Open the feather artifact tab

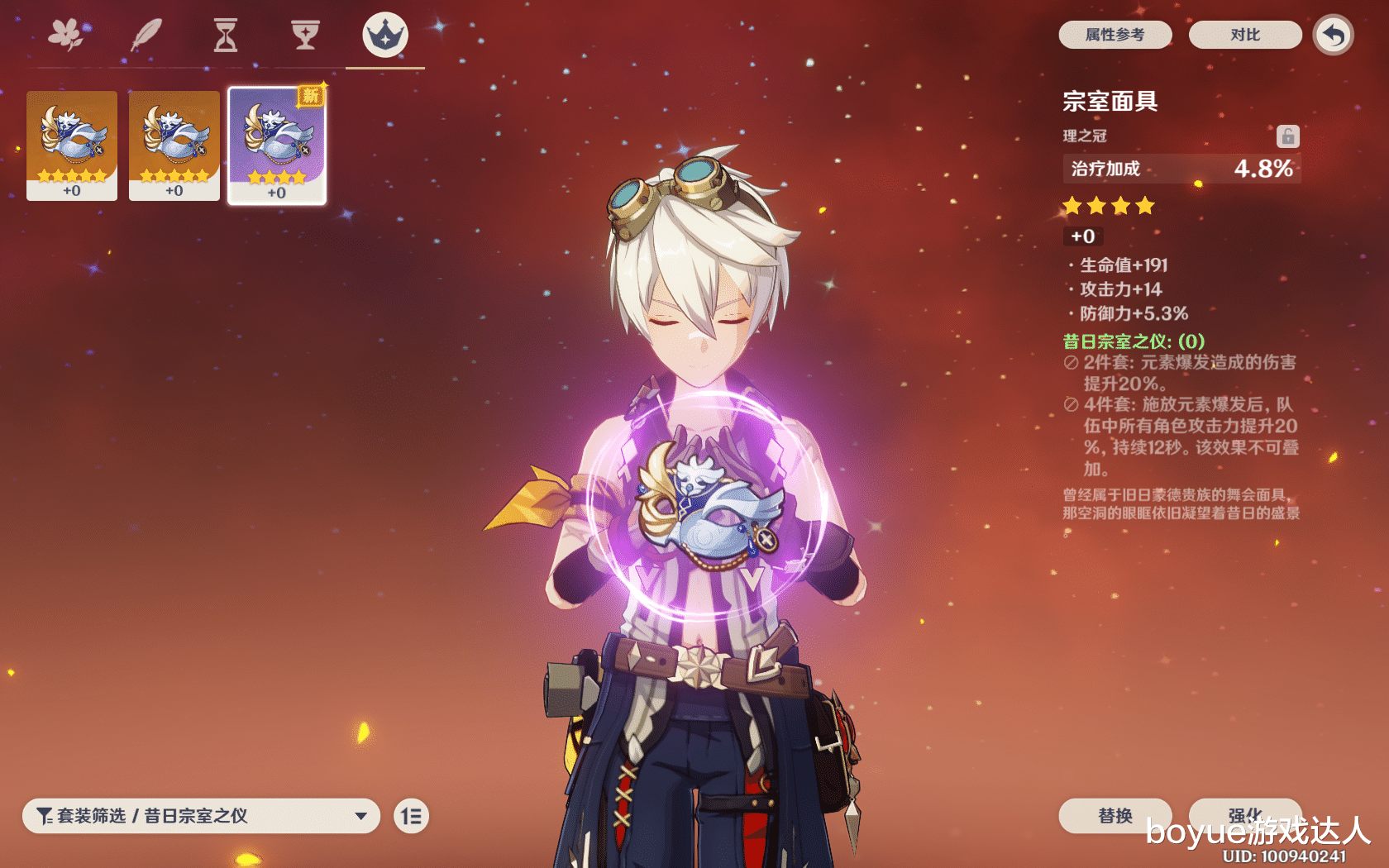pyautogui.click(x=146, y=36)
